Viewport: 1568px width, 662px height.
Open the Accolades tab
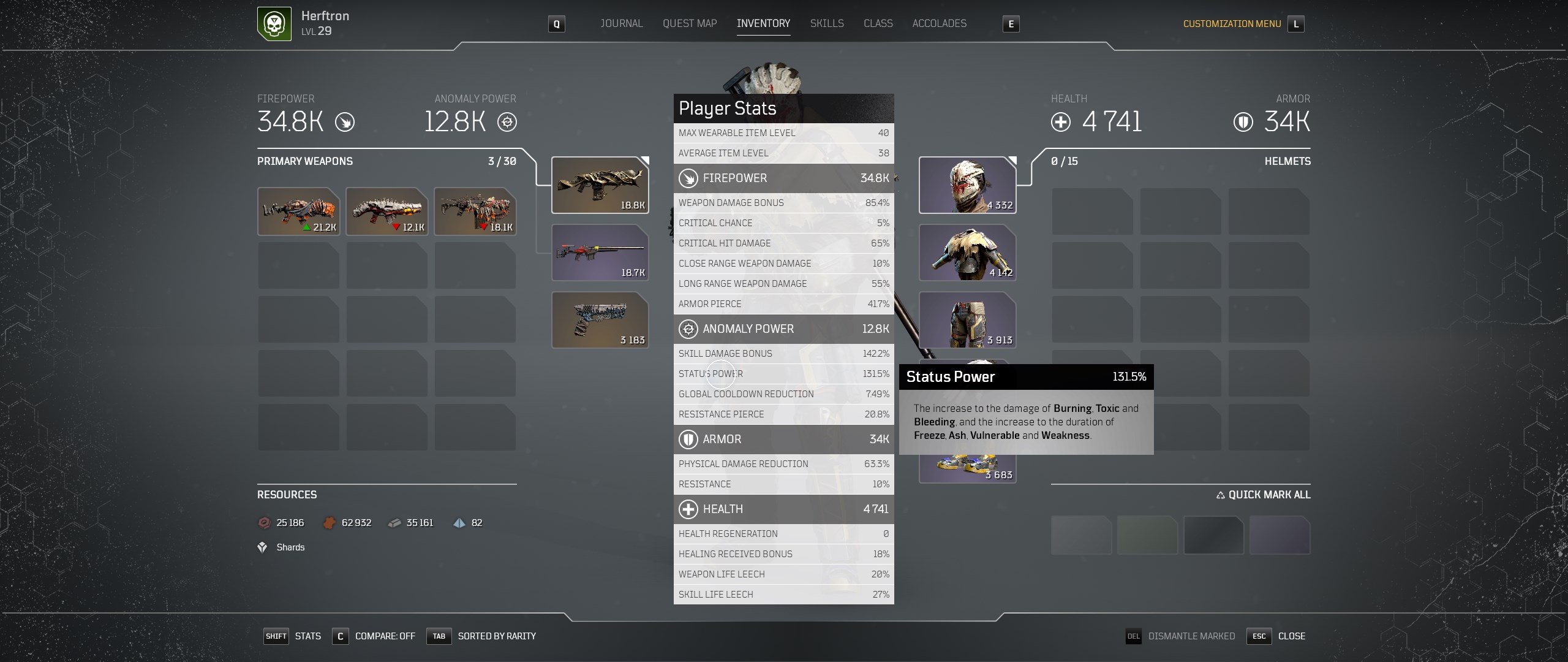[x=940, y=23]
